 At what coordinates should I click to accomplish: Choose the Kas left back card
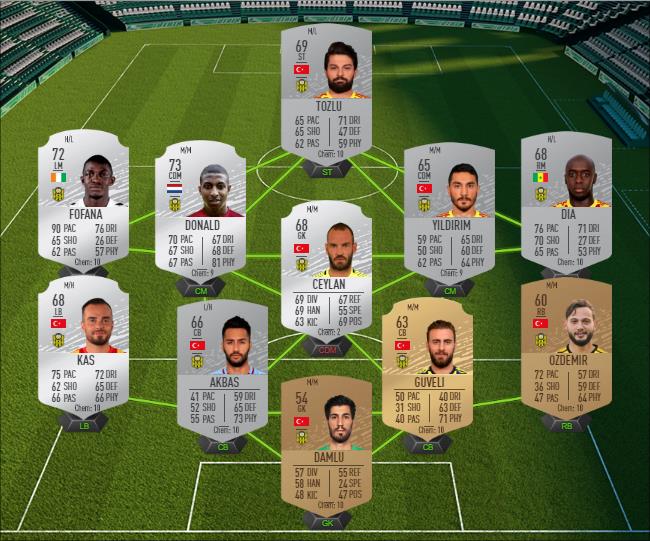click(x=83, y=345)
